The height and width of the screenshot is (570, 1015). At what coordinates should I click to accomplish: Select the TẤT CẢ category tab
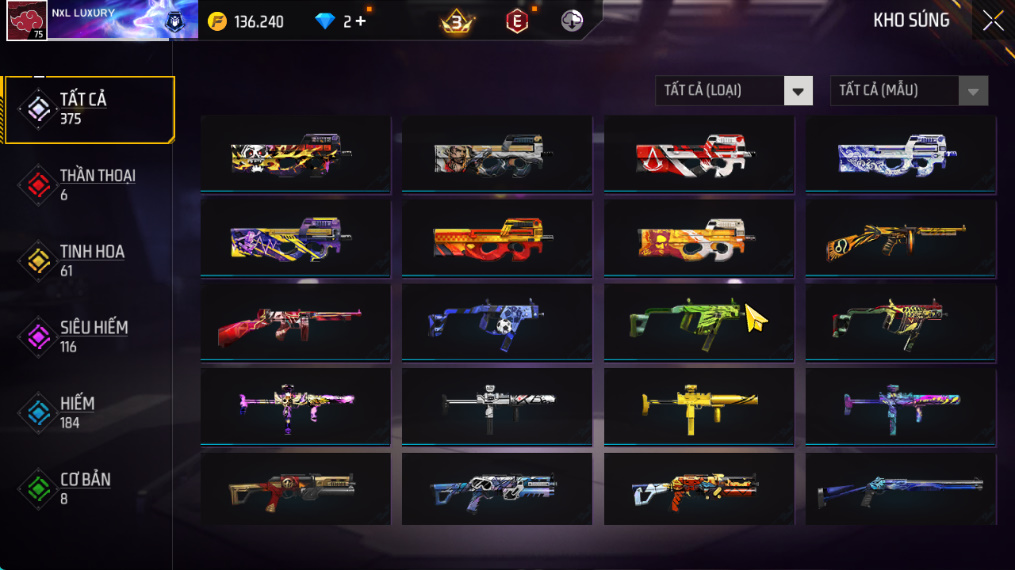(88, 108)
